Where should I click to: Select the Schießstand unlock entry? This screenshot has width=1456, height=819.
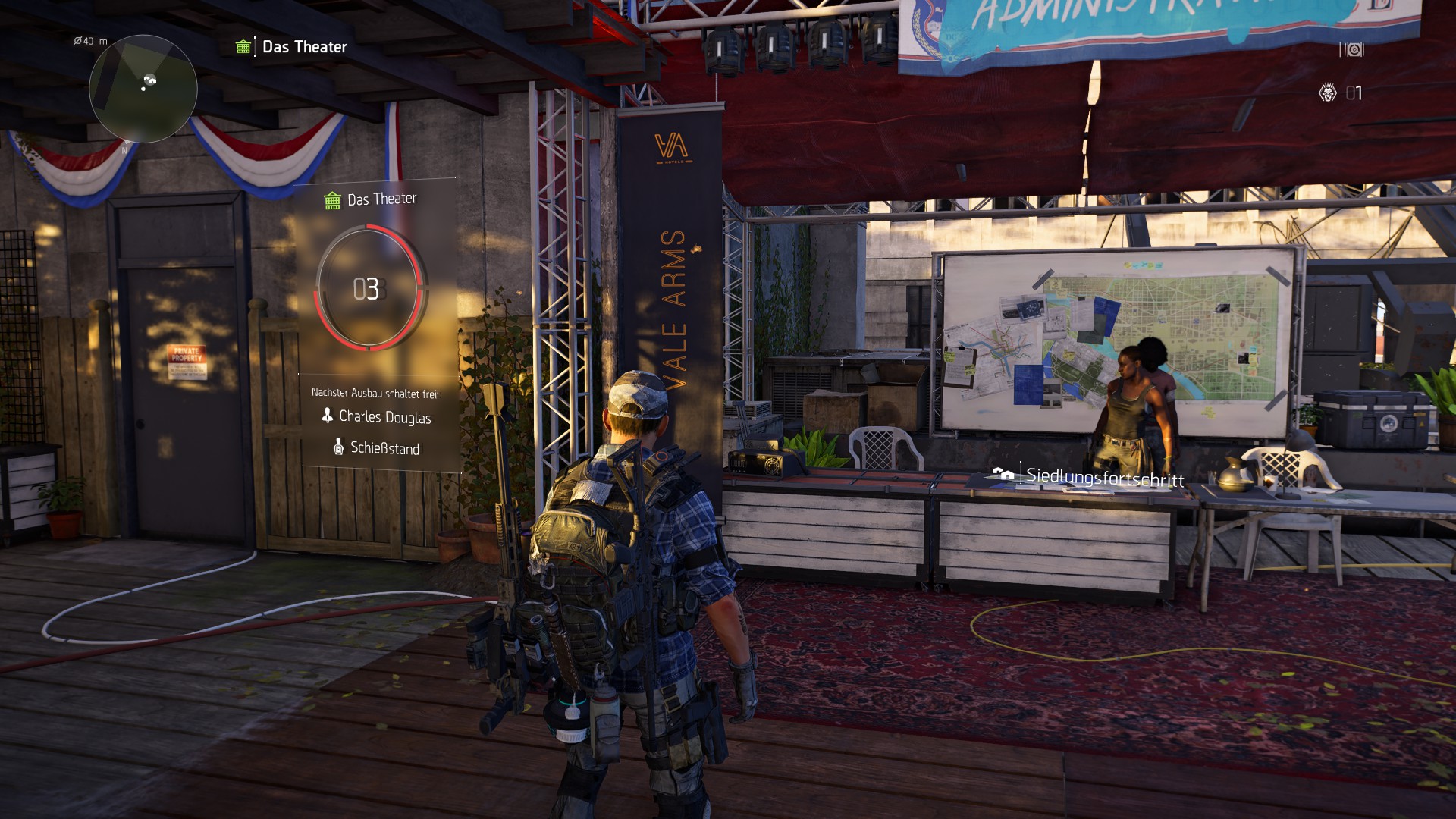377,448
